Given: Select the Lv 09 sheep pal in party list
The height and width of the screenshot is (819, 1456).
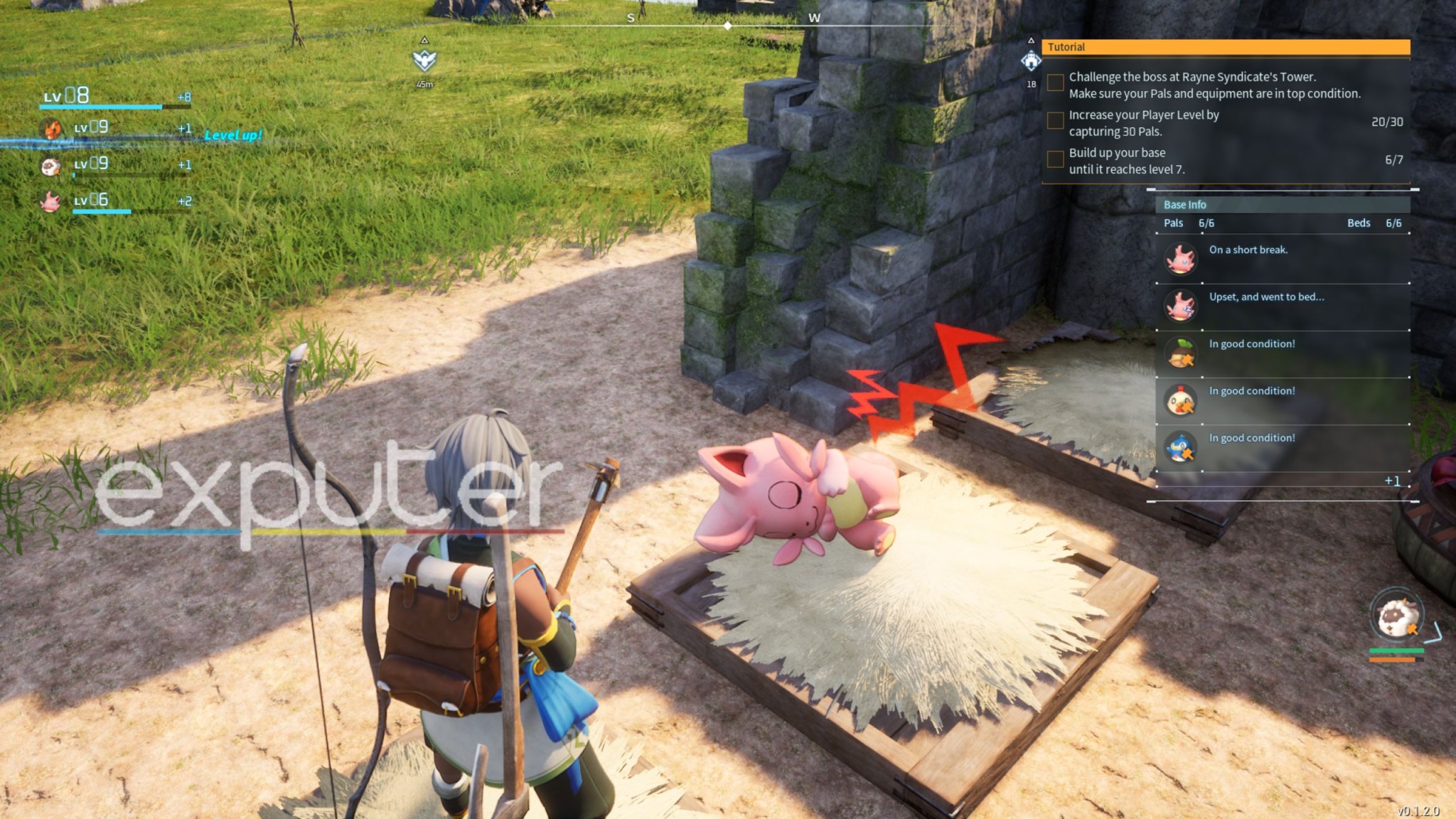Looking at the screenshot, I should coord(51,166).
